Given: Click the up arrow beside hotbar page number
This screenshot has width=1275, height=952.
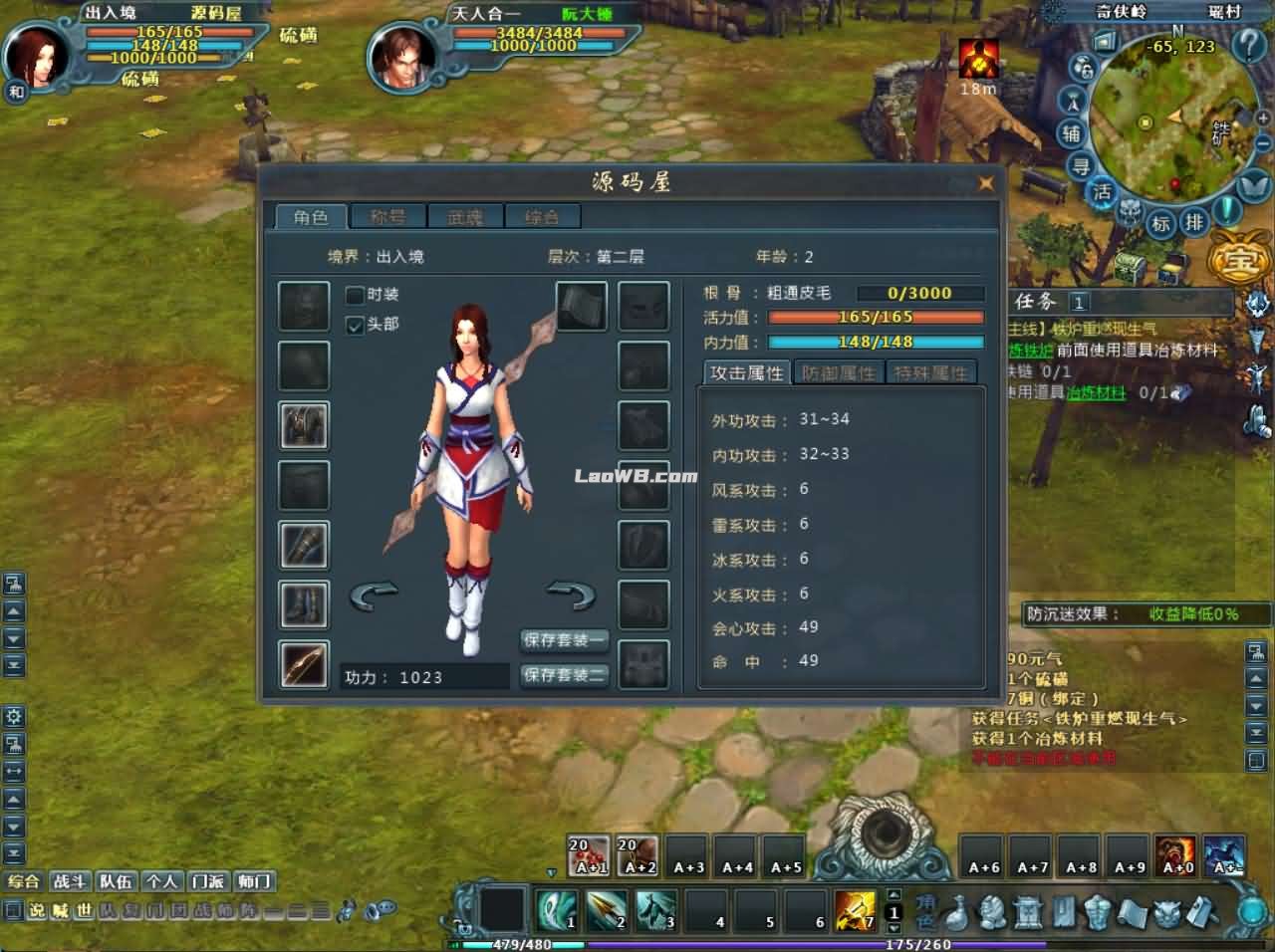Looking at the screenshot, I should (x=893, y=894).
